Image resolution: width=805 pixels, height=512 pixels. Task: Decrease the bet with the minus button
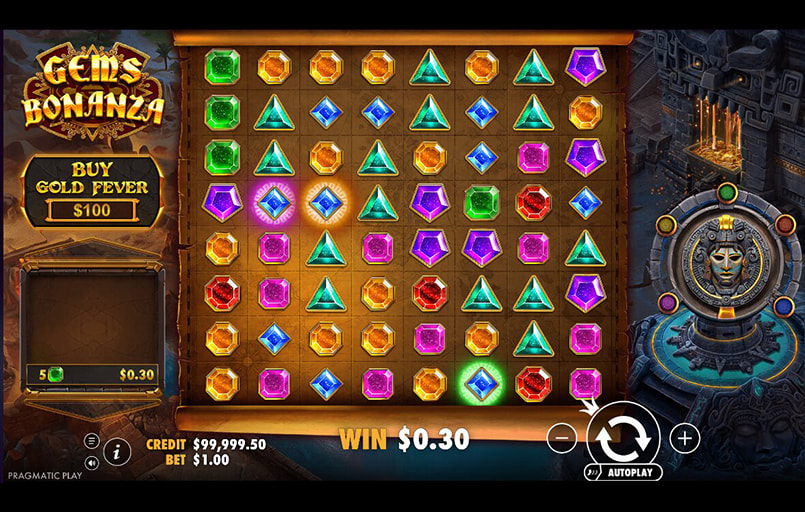coord(562,437)
